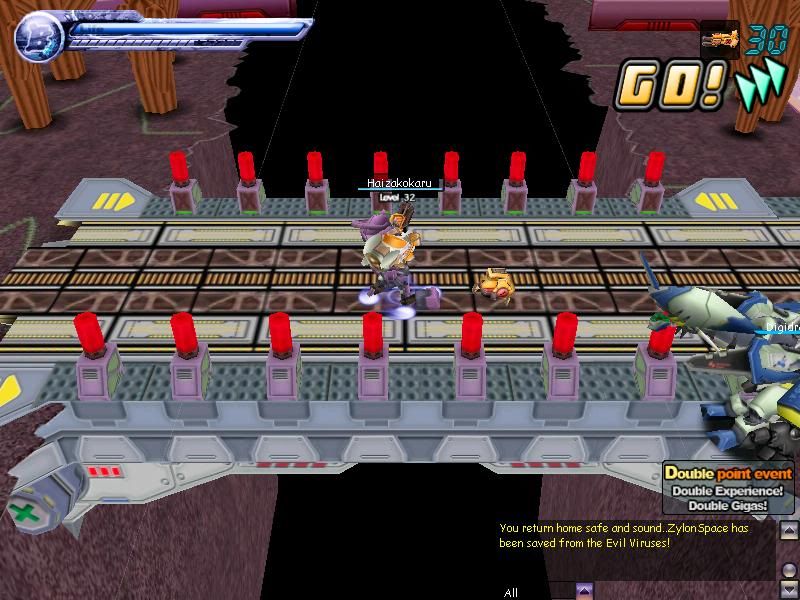The width and height of the screenshot is (800, 600).
Task: Open the Double point event banner
Action: tap(727, 489)
